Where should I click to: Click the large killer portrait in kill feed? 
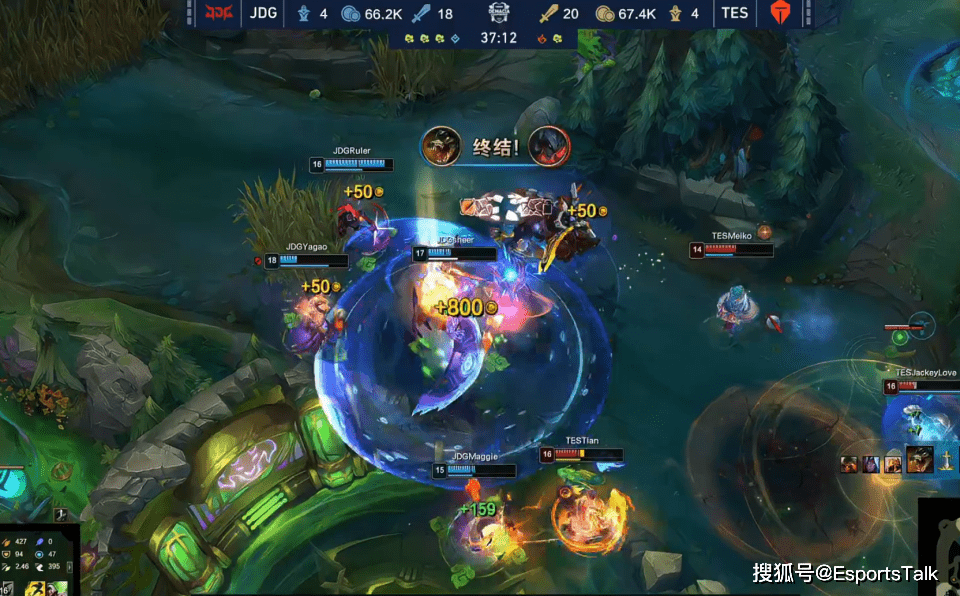click(919, 459)
